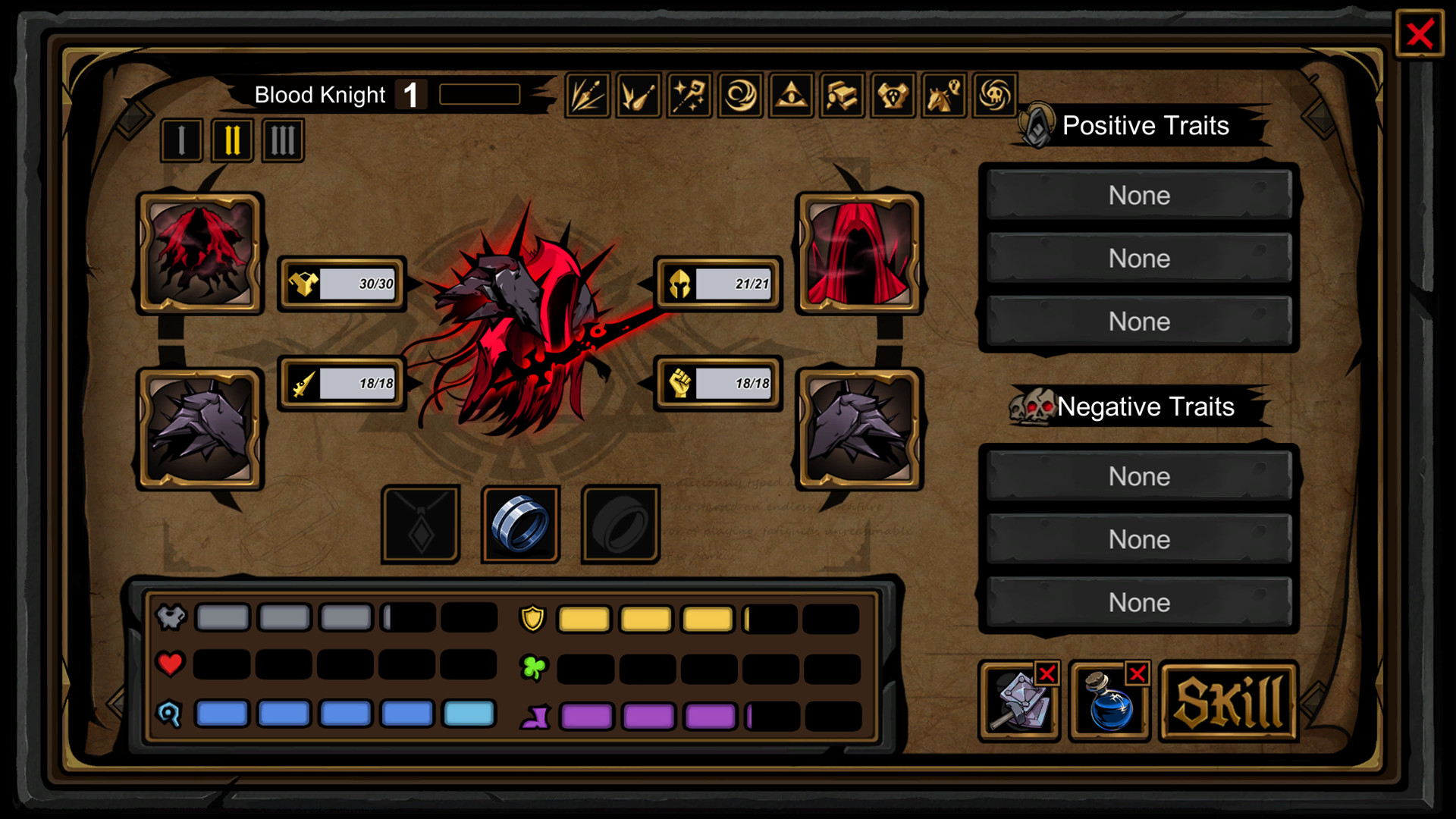Open the first Negative Traits None slot
Screen dimensions: 1456x819
(1138, 476)
